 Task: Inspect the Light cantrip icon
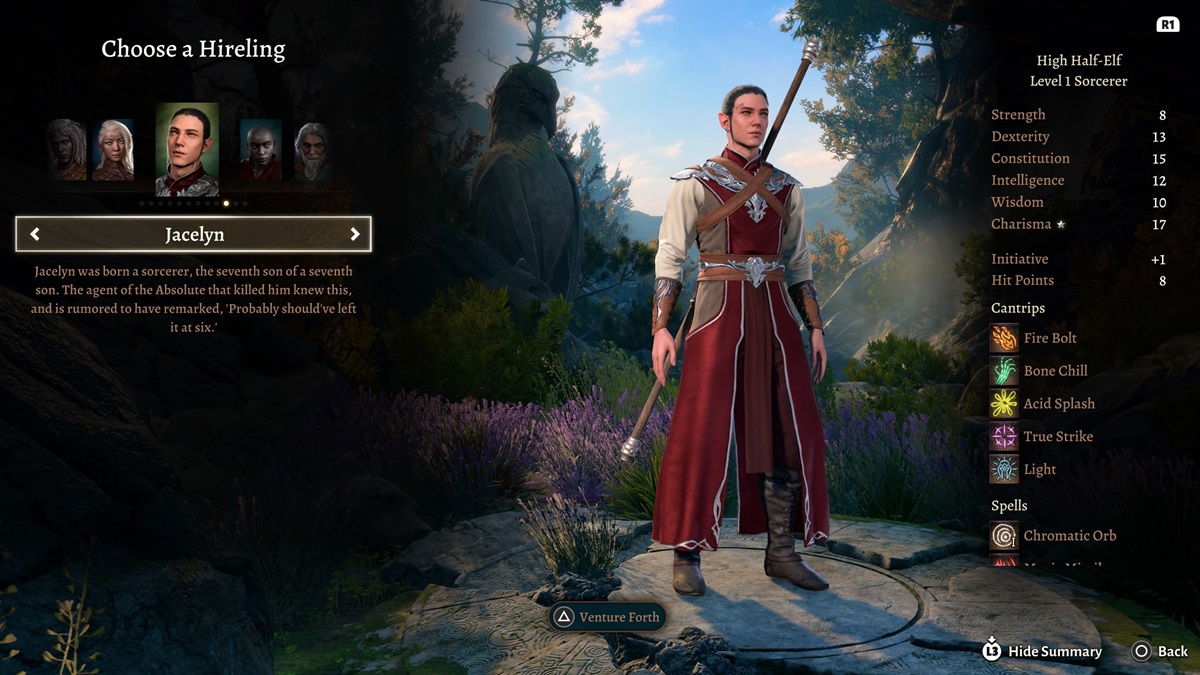[x=1004, y=470]
